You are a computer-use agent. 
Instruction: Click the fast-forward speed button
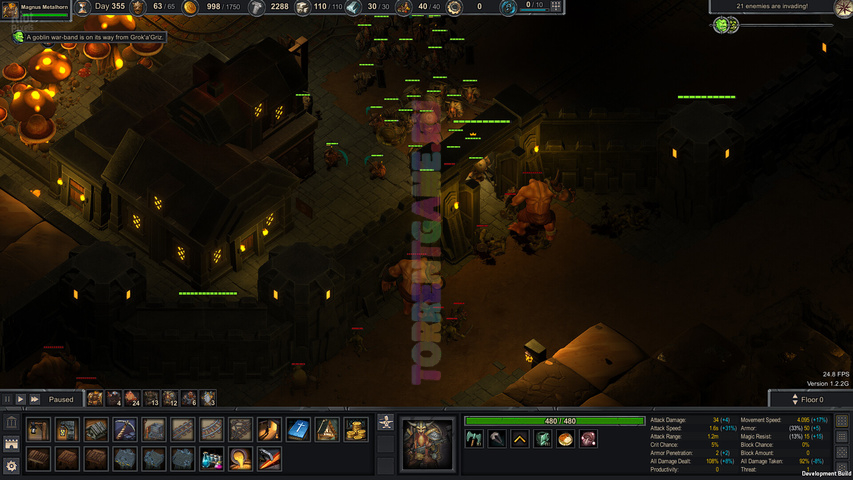[x=34, y=399]
